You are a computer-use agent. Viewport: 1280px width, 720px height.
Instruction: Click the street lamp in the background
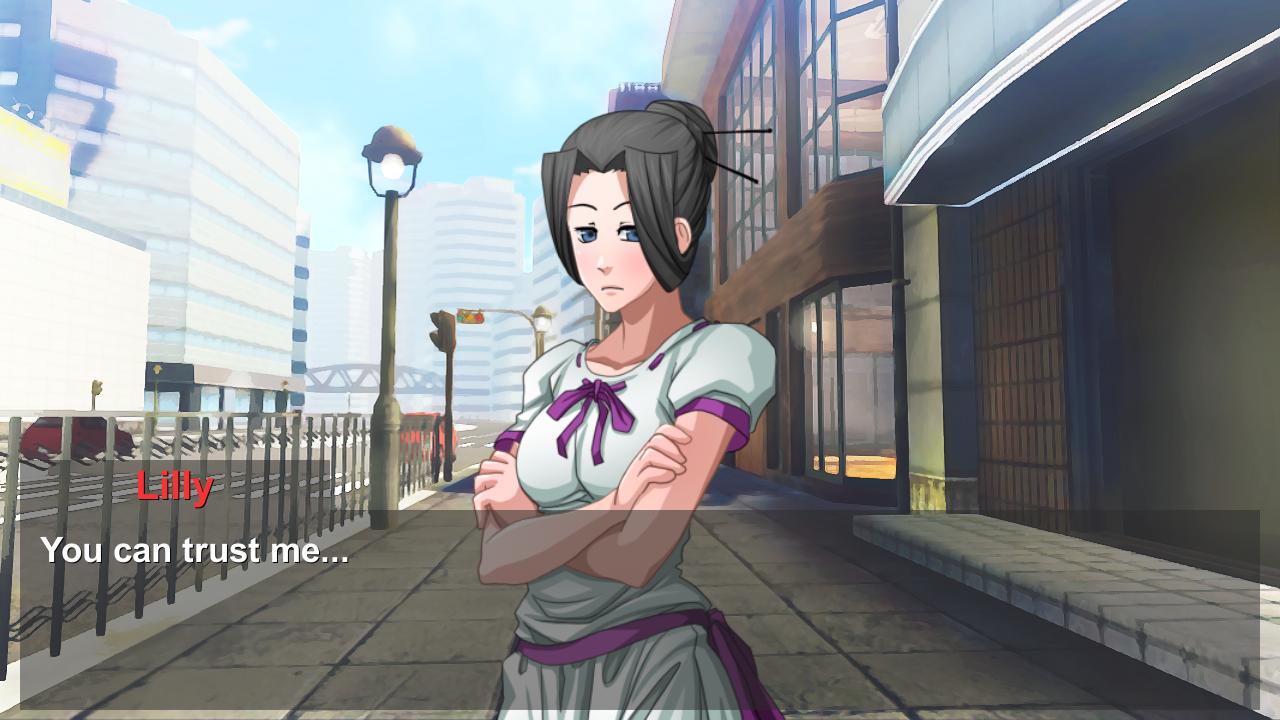click(x=390, y=260)
